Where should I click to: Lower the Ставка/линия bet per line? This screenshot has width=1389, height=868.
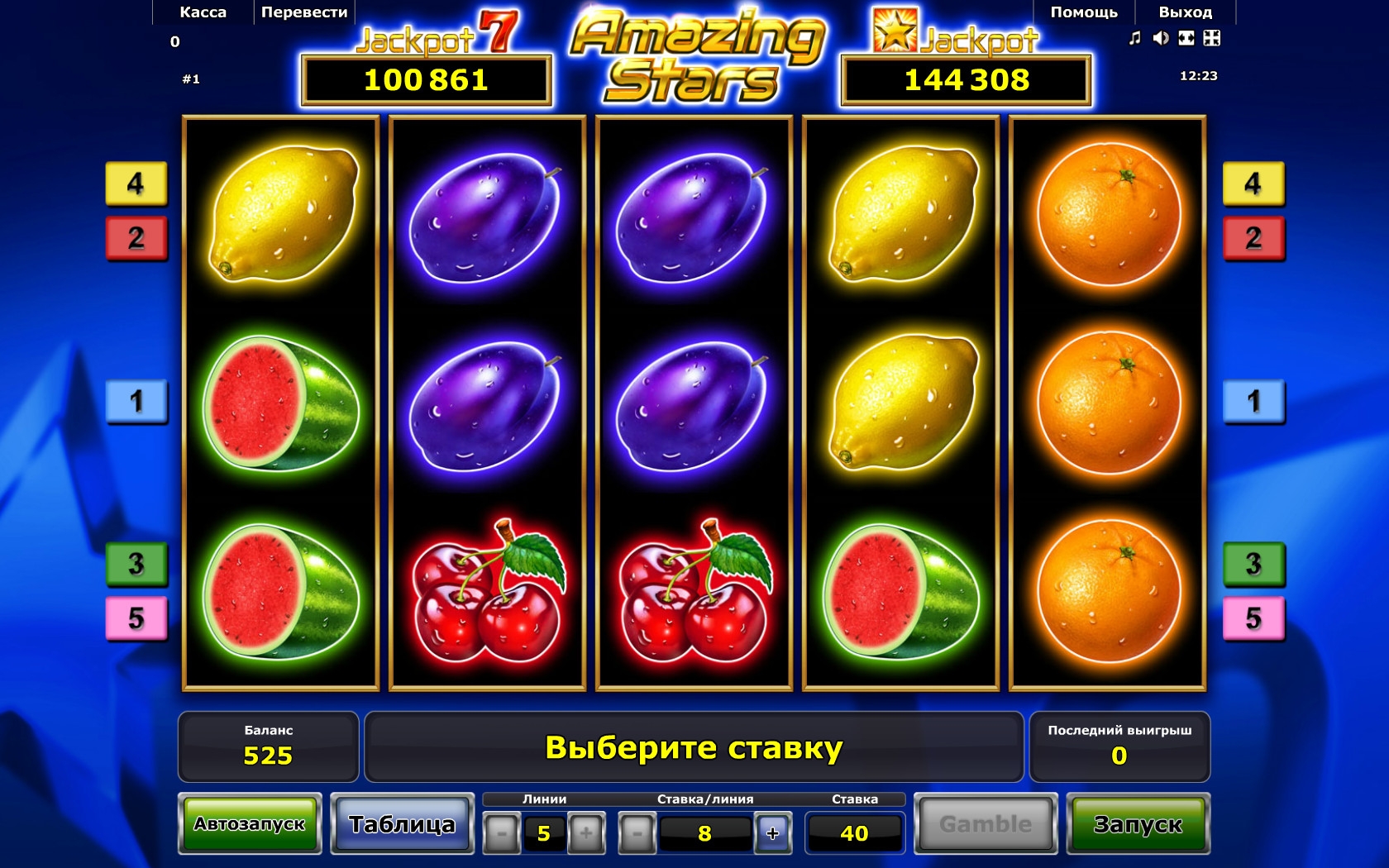tap(637, 833)
